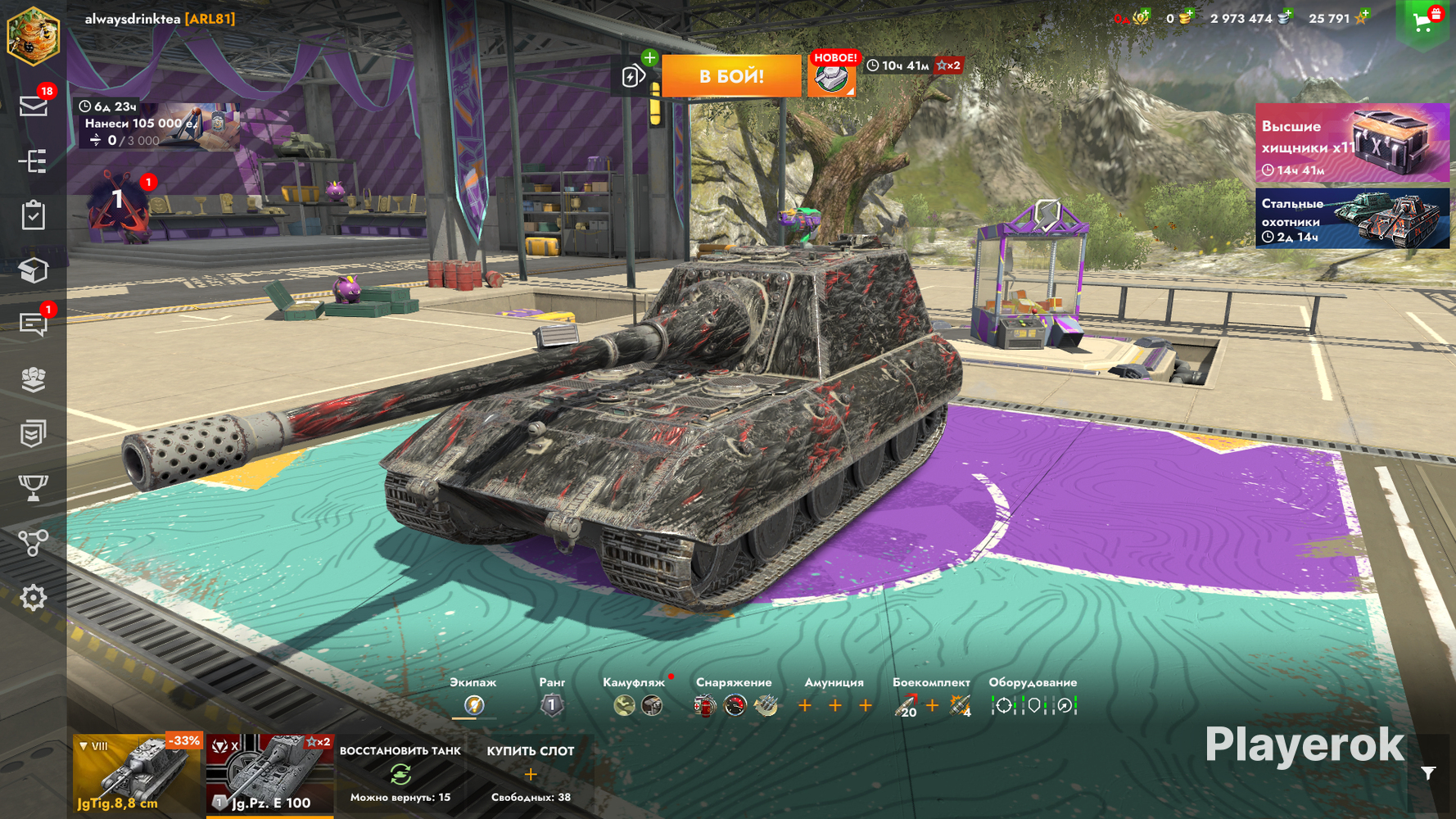Buy a garage slot via Купить слот
The image size is (1456, 819).
531,773
